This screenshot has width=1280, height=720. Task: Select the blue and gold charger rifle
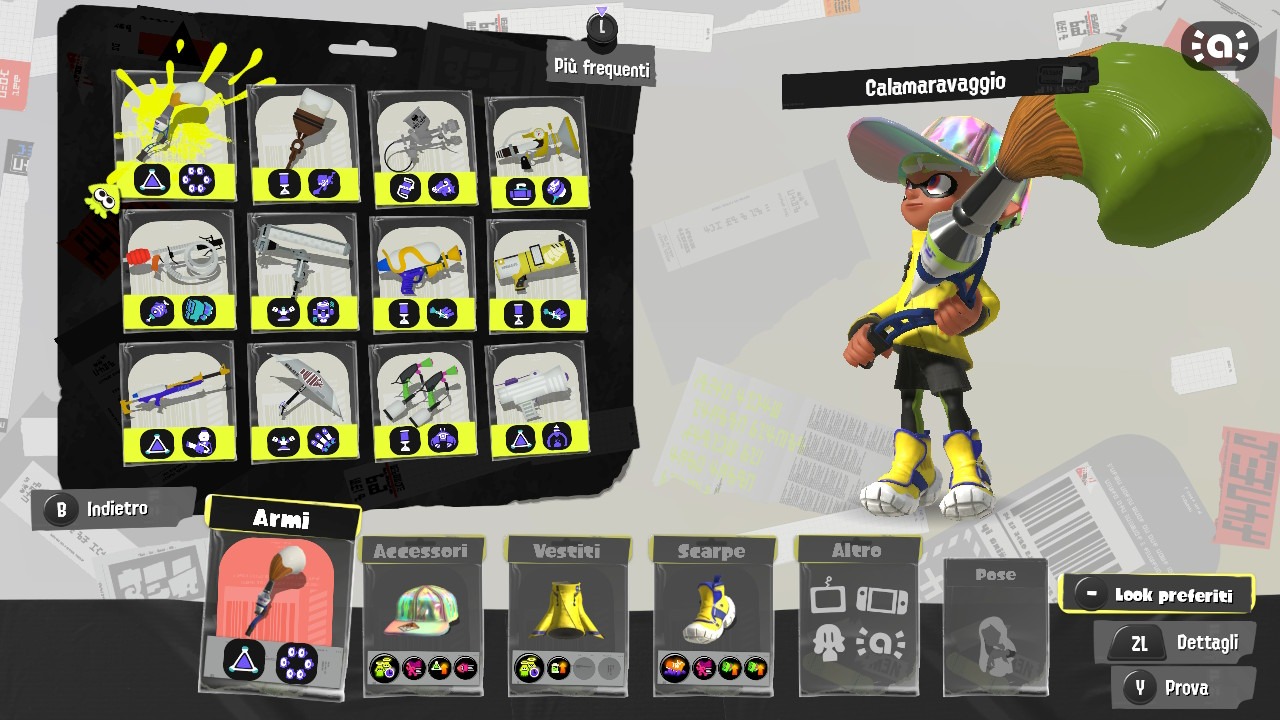click(x=178, y=401)
